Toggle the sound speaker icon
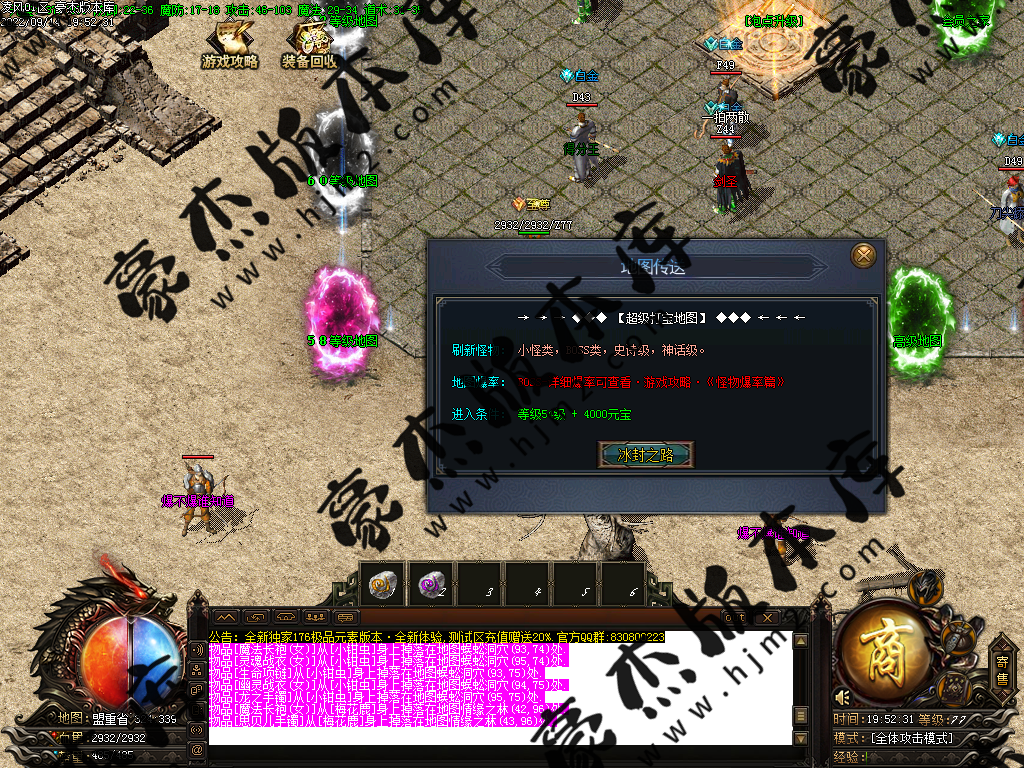This screenshot has height=768, width=1024. pos(843,697)
